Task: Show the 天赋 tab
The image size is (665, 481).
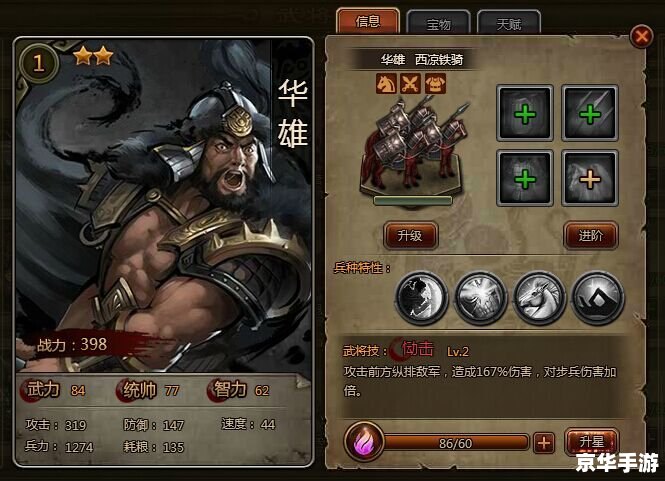Action: (x=509, y=23)
